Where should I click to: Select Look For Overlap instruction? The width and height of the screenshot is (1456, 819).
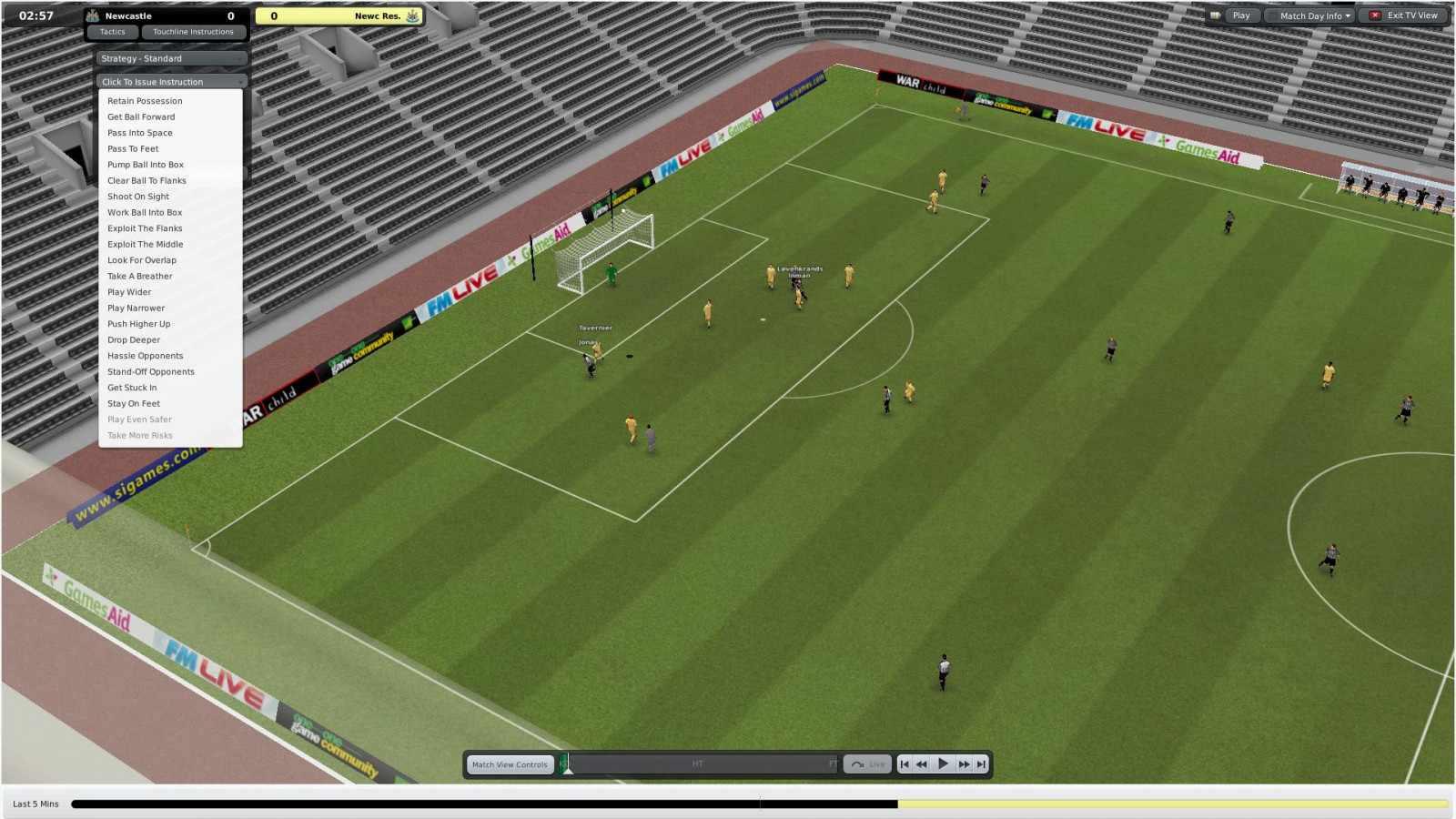point(142,260)
